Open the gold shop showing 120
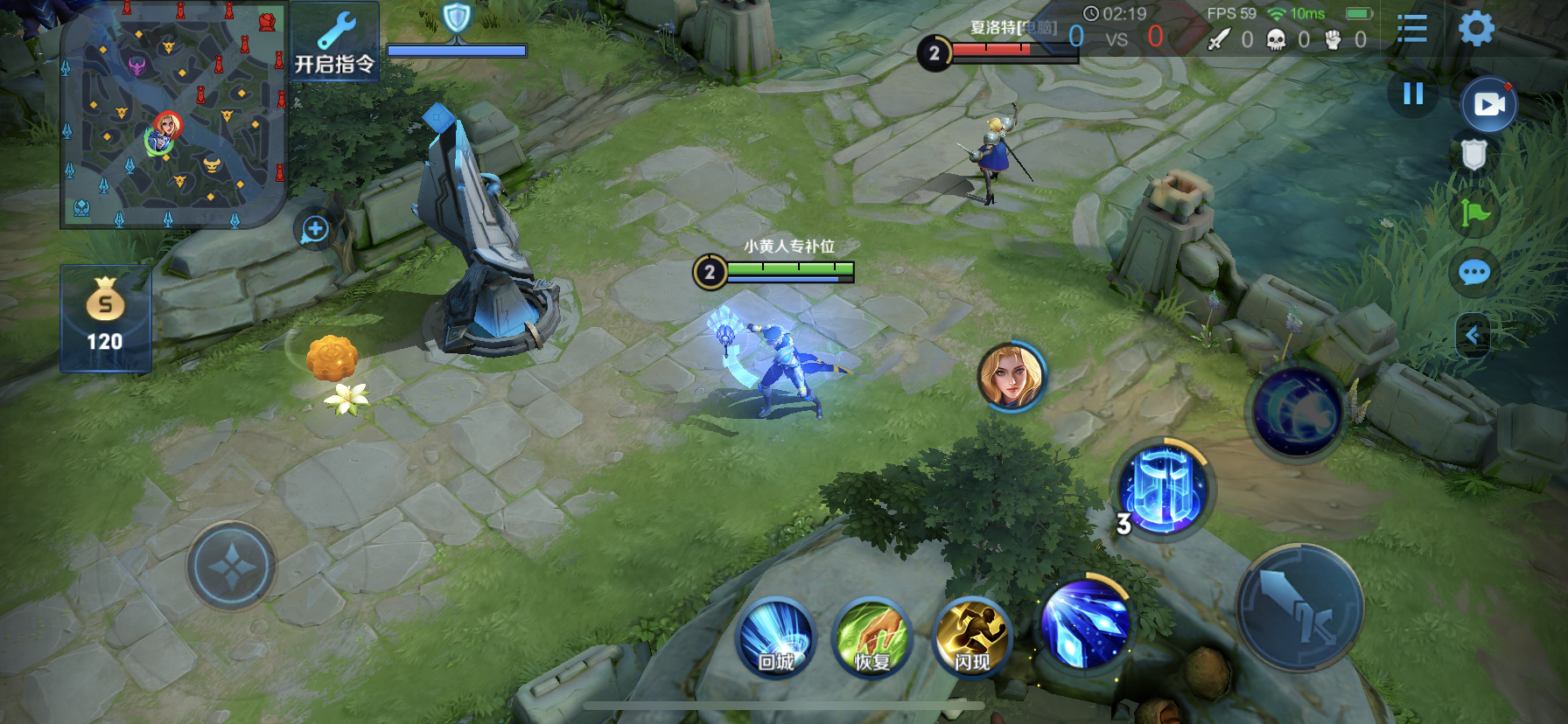Screen dimensions: 1568x724 (x=105, y=318)
